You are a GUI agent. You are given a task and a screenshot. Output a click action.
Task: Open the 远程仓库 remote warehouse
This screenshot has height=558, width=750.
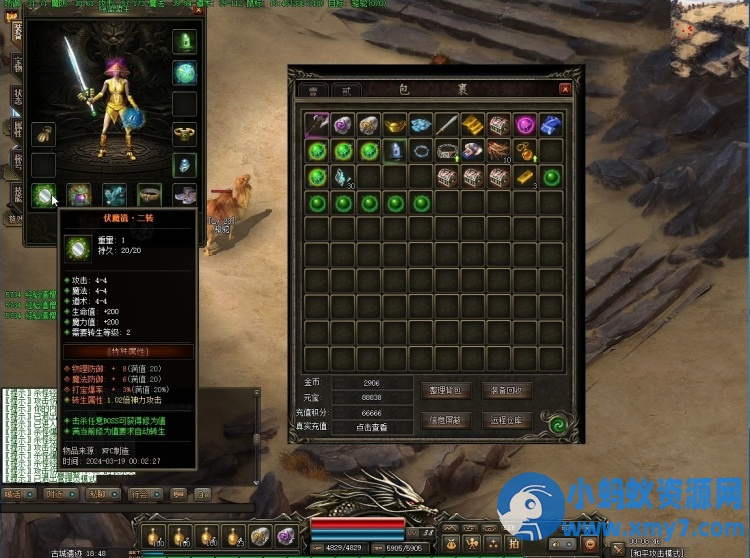pyautogui.click(x=507, y=420)
